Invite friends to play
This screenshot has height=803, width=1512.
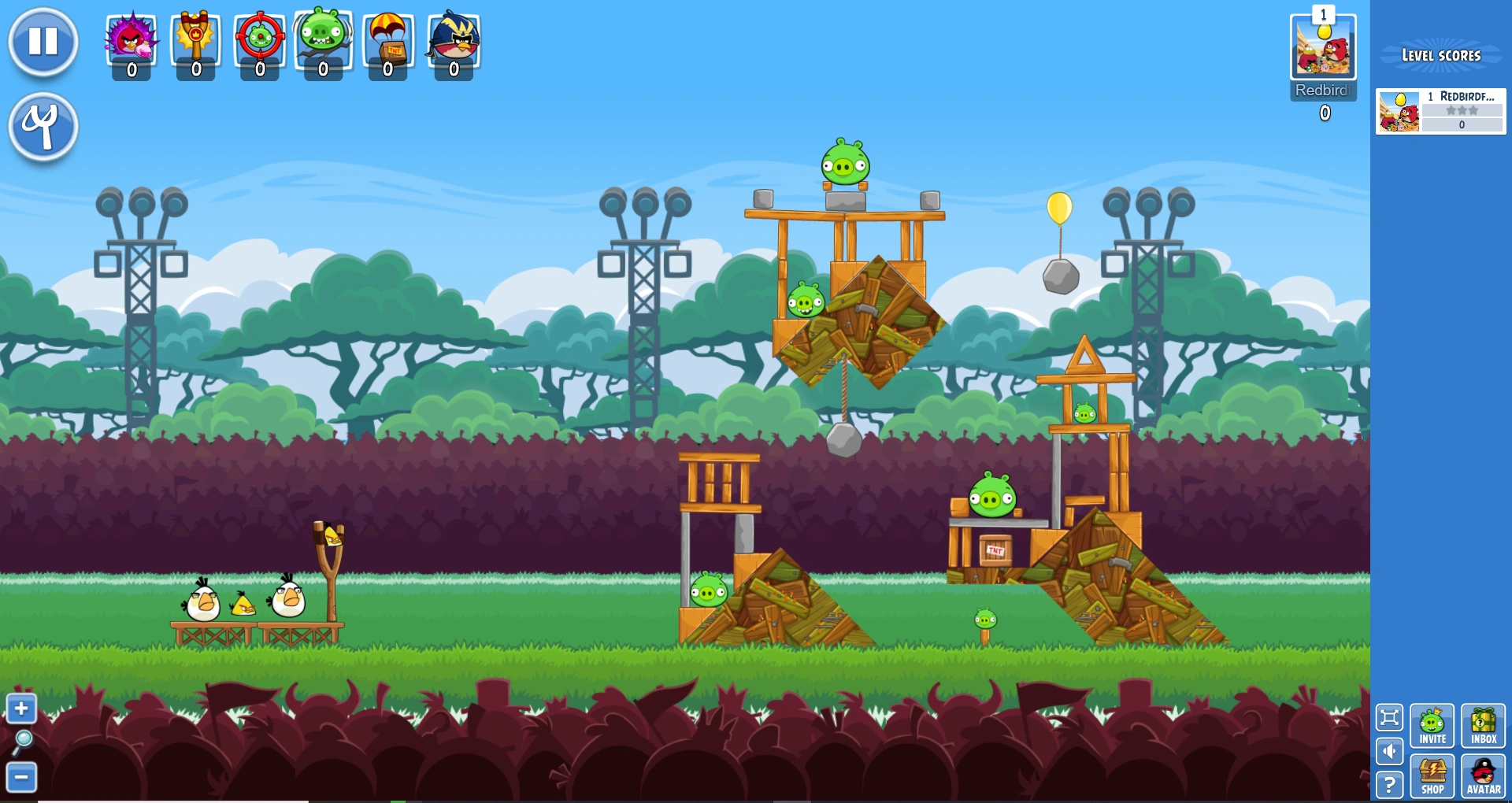click(x=1433, y=726)
